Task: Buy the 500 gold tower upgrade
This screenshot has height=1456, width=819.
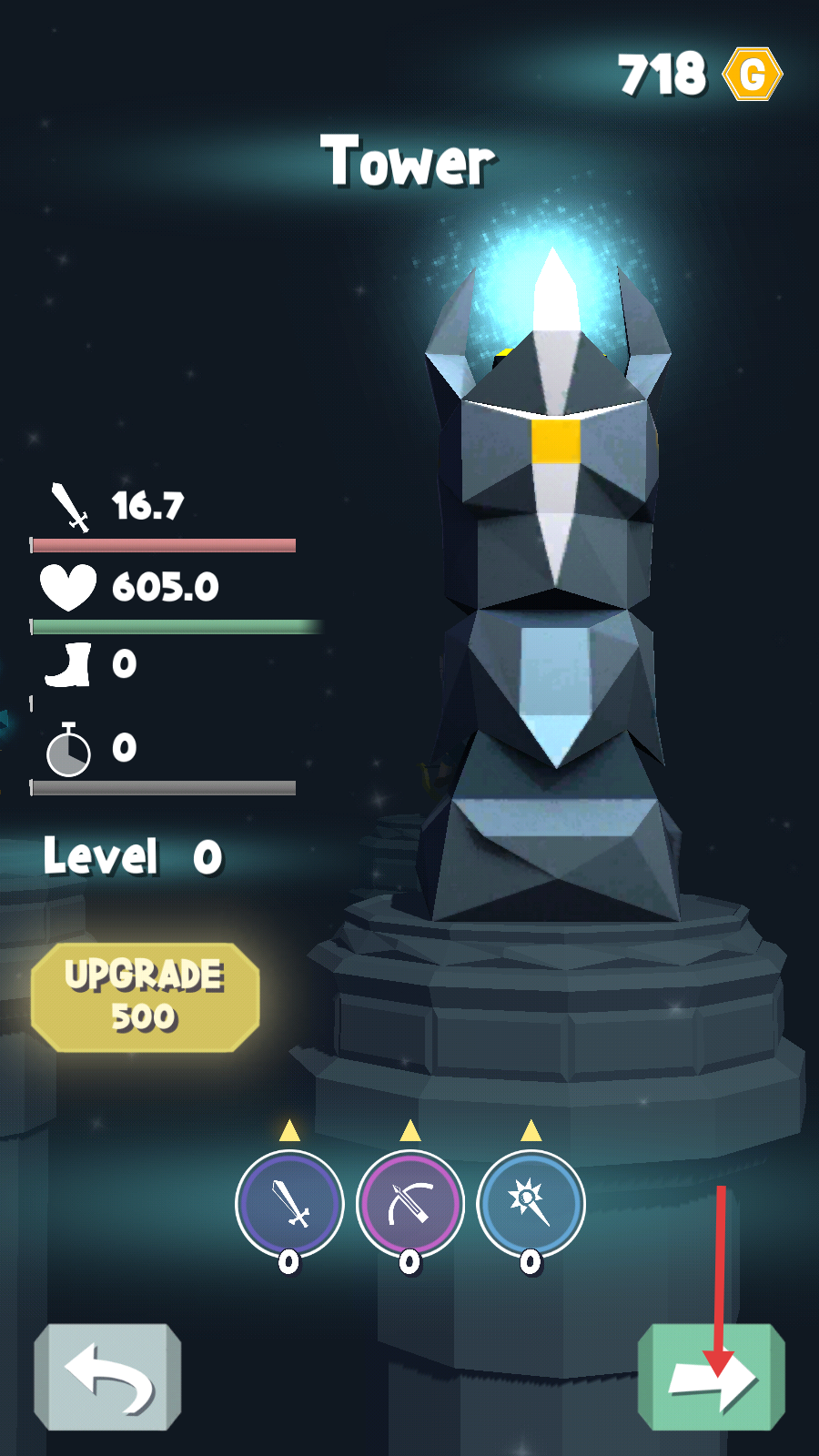Action: (x=146, y=997)
